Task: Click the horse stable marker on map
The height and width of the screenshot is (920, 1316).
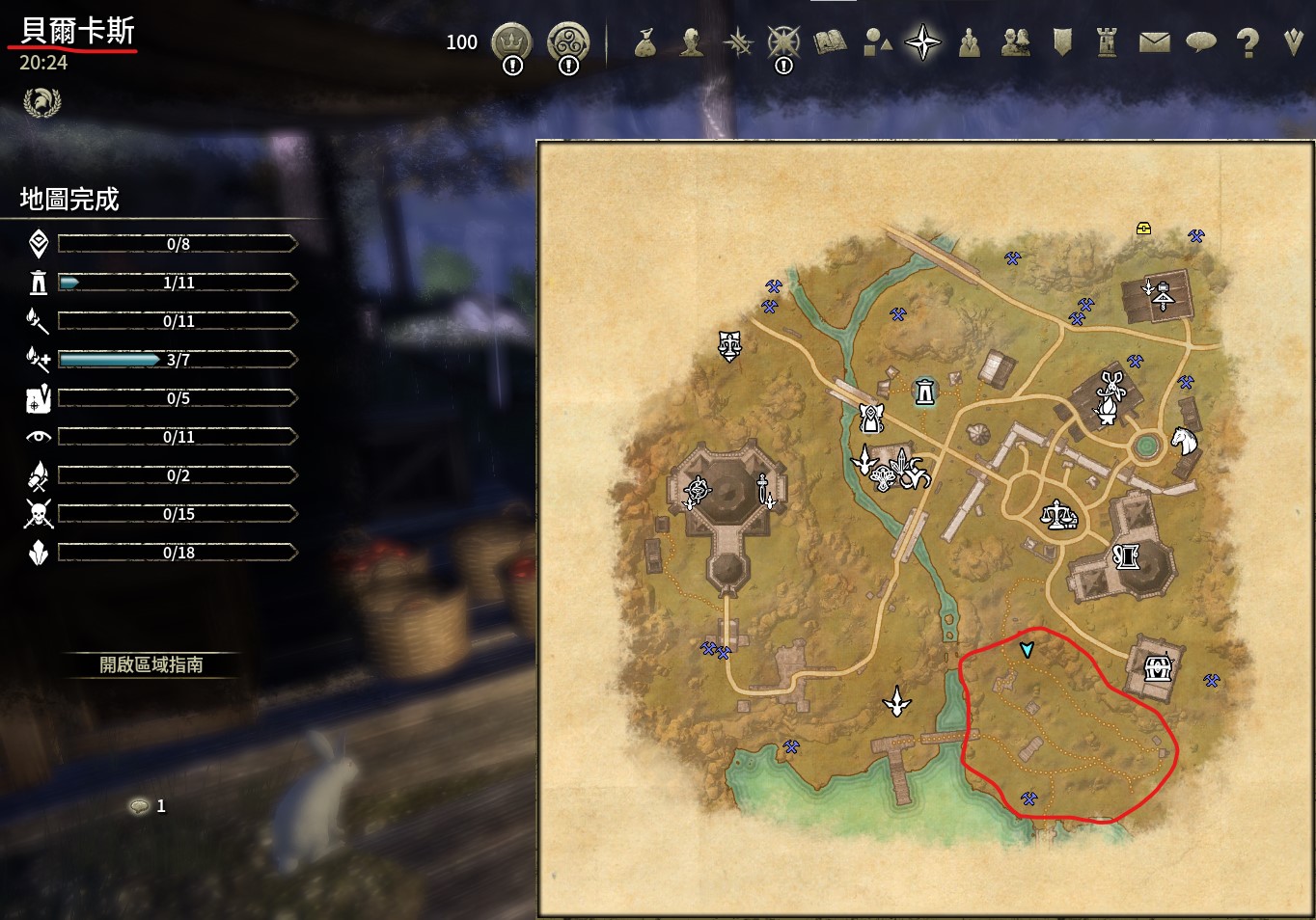Action: tap(1184, 442)
